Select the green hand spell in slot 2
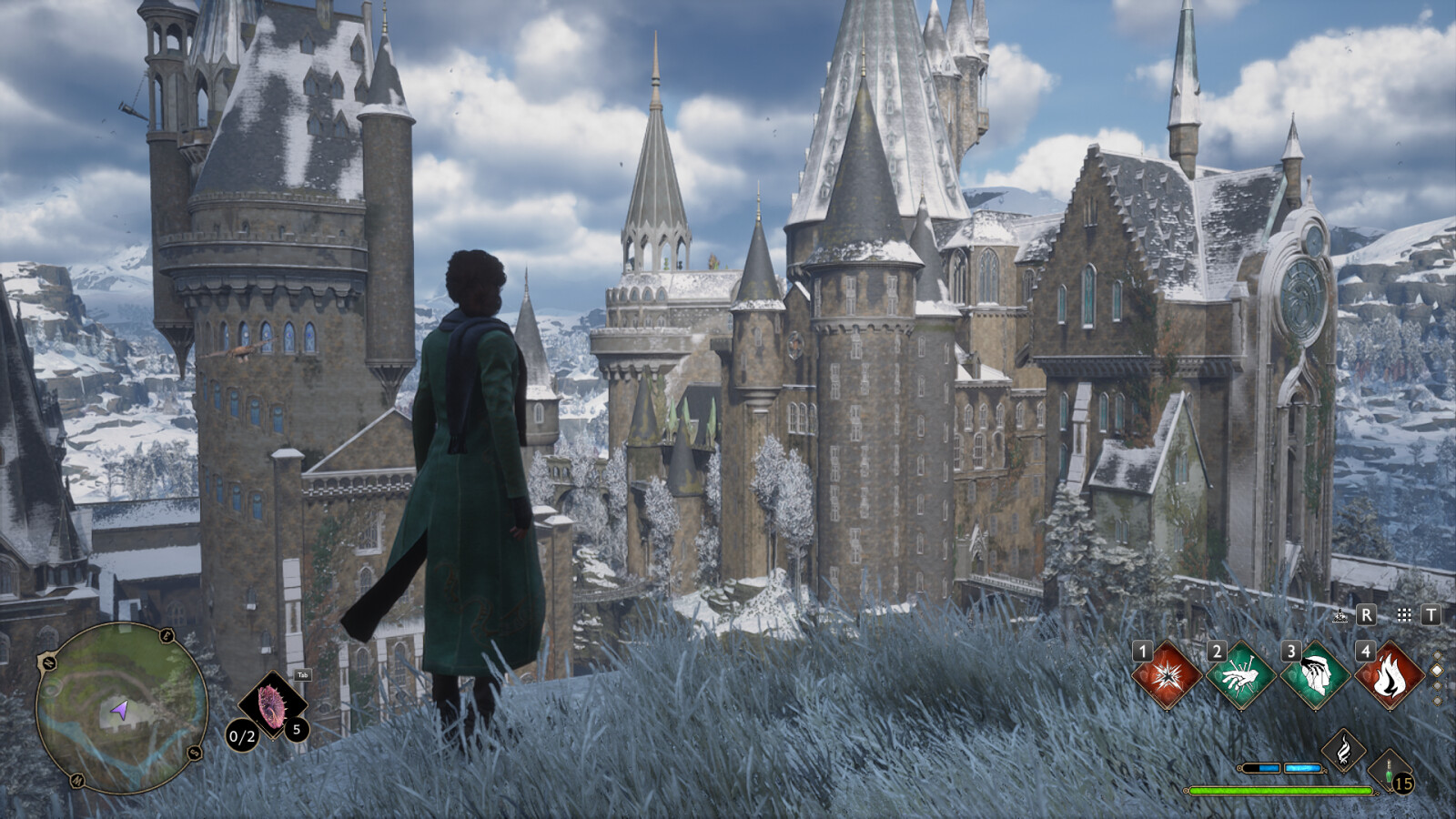1456x819 pixels. click(1239, 676)
